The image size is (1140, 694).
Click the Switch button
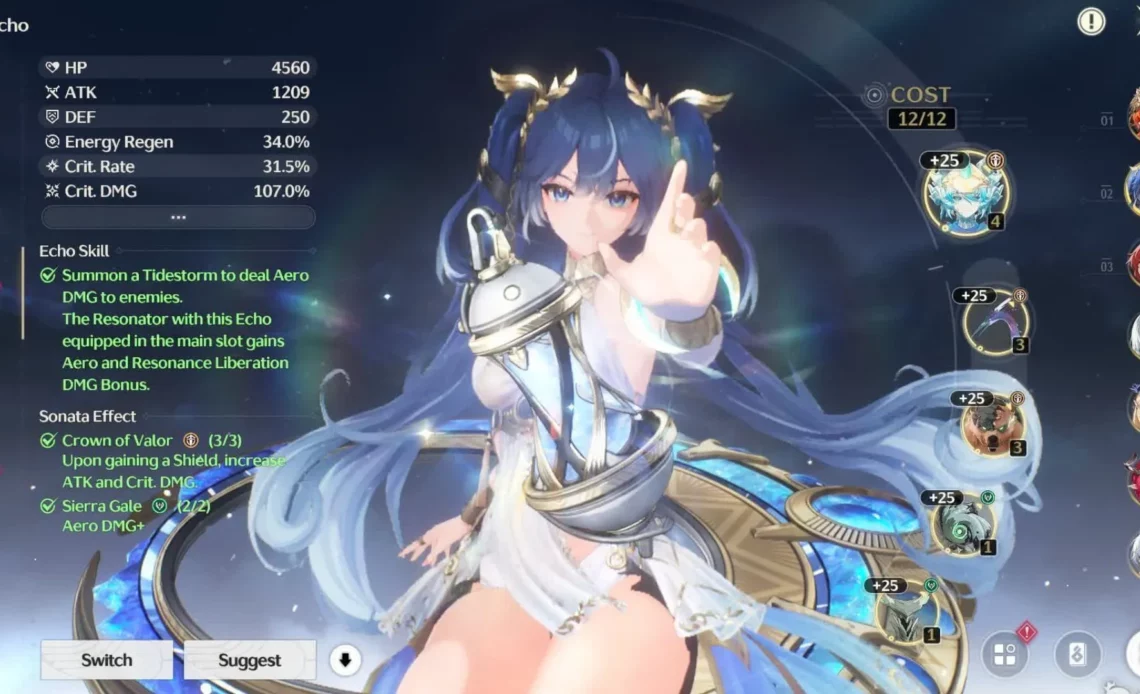tap(106, 660)
